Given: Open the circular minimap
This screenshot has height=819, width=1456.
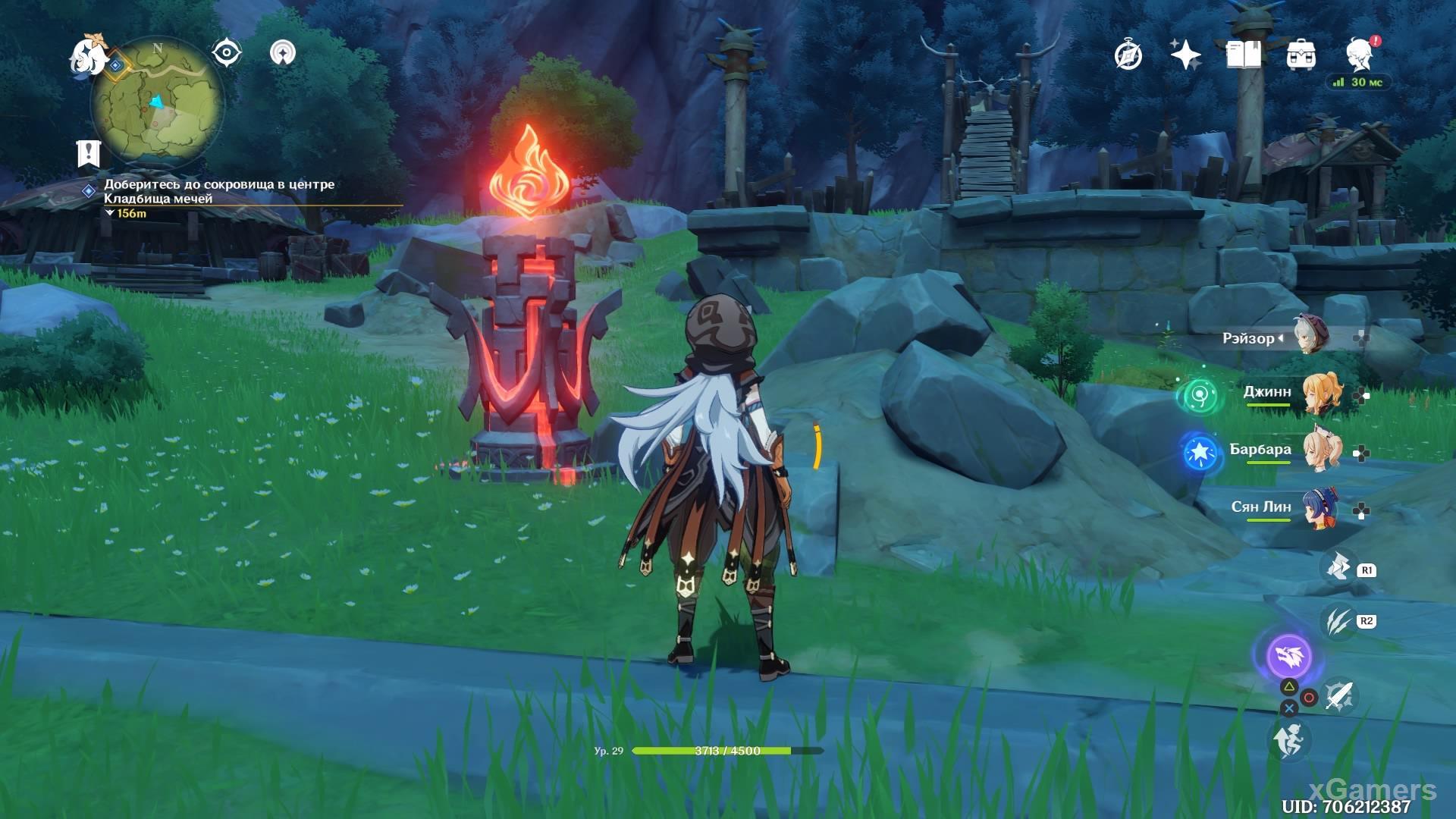Looking at the screenshot, I should [x=158, y=102].
